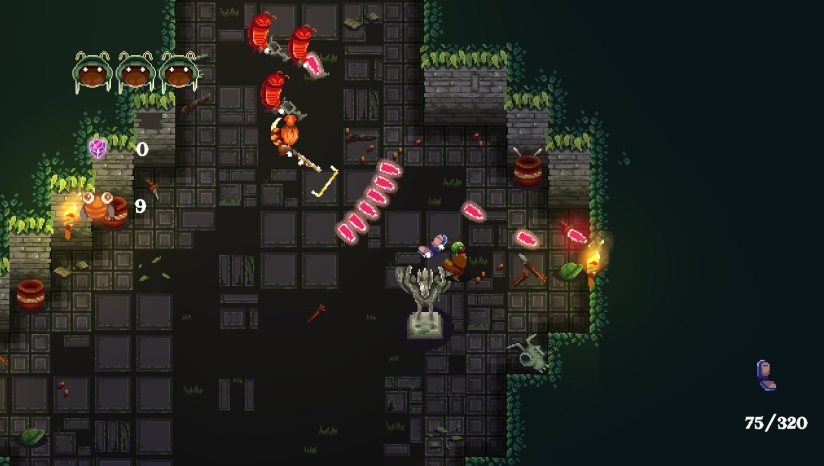Click the blue equipped weapon icon

(x=766, y=375)
